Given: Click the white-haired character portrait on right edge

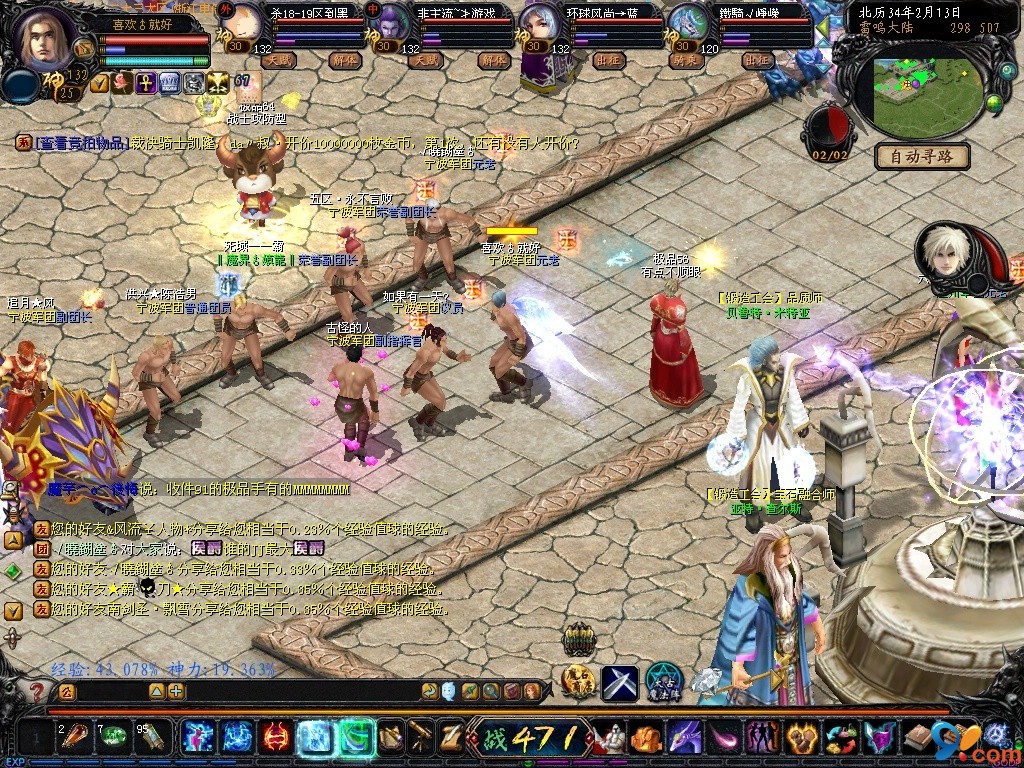Looking at the screenshot, I should tap(946, 255).
